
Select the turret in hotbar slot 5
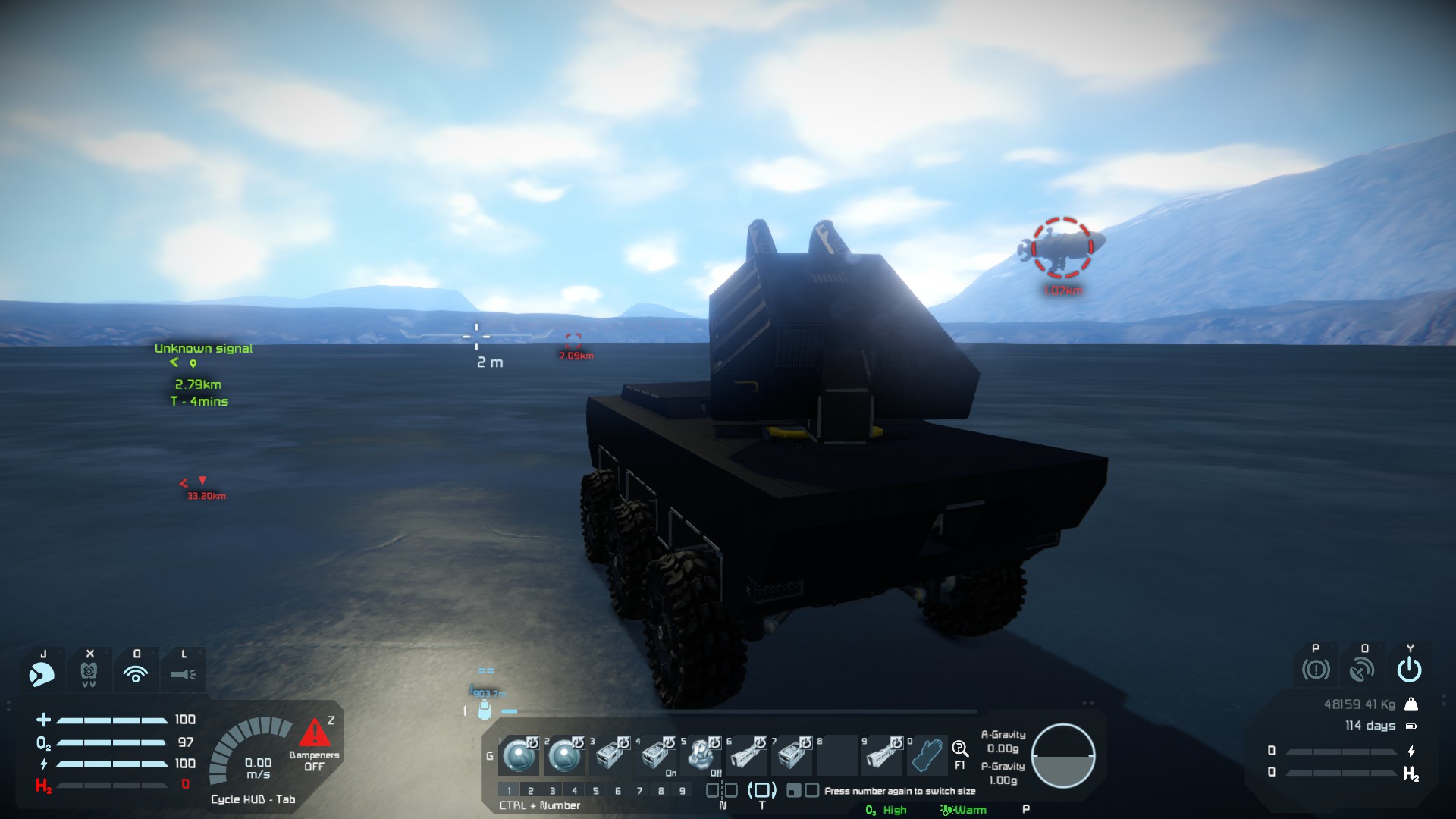[x=701, y=755]
